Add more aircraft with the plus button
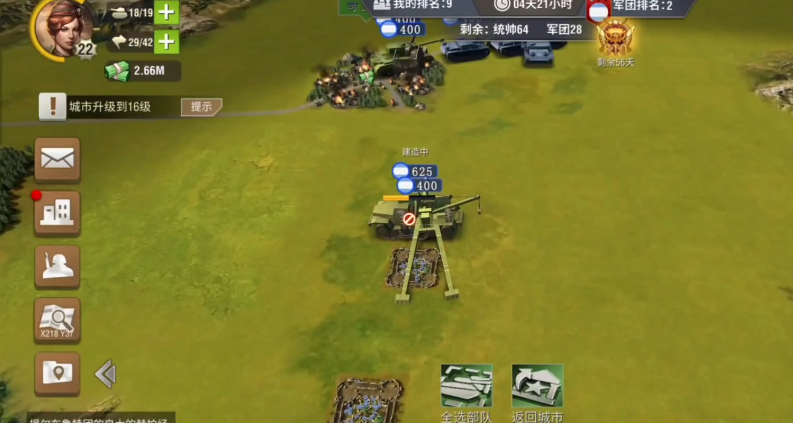 pos(166,42)
